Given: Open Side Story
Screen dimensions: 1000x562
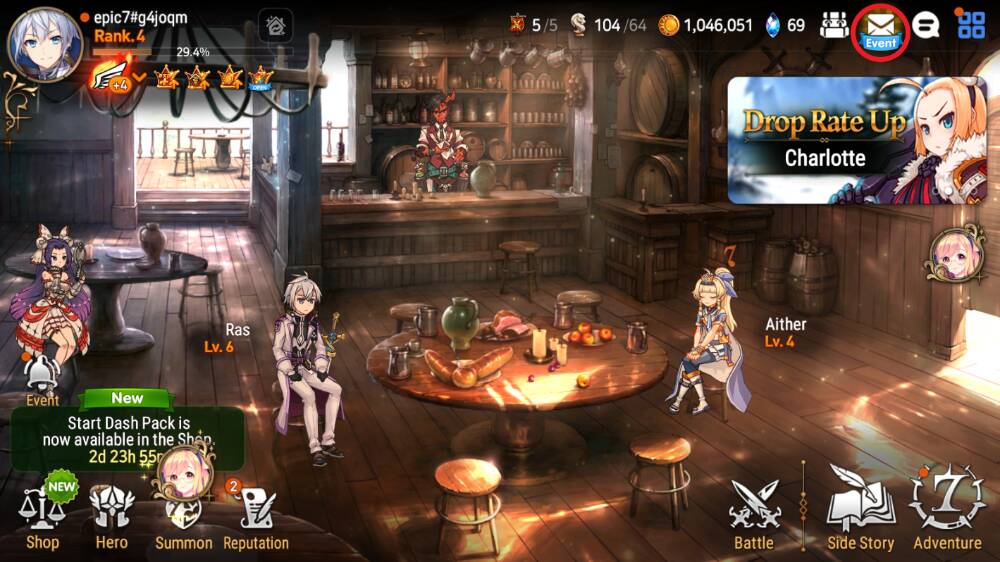Looking at the screenshot, I should 860,514.
